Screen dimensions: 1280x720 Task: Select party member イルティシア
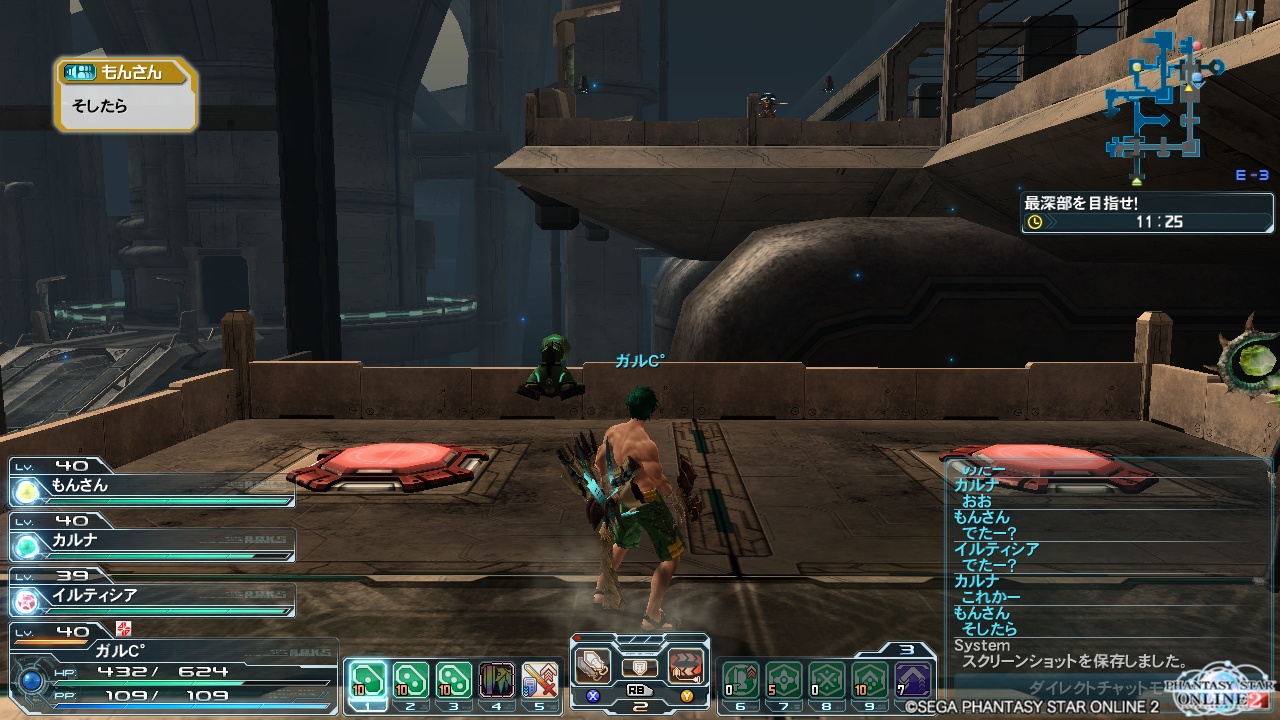[152, 596]
